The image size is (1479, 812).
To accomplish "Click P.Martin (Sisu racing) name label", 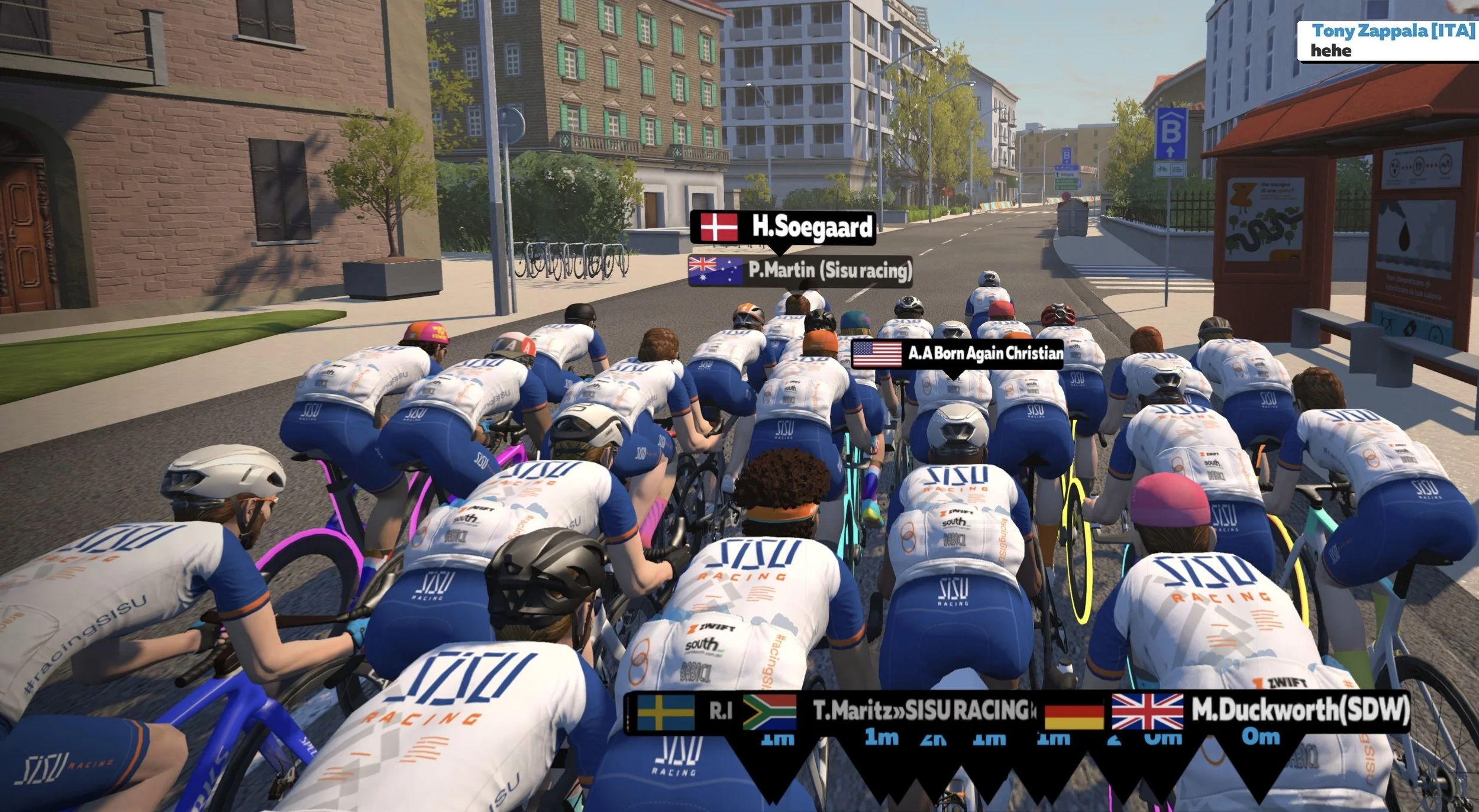I will point(800,270).
